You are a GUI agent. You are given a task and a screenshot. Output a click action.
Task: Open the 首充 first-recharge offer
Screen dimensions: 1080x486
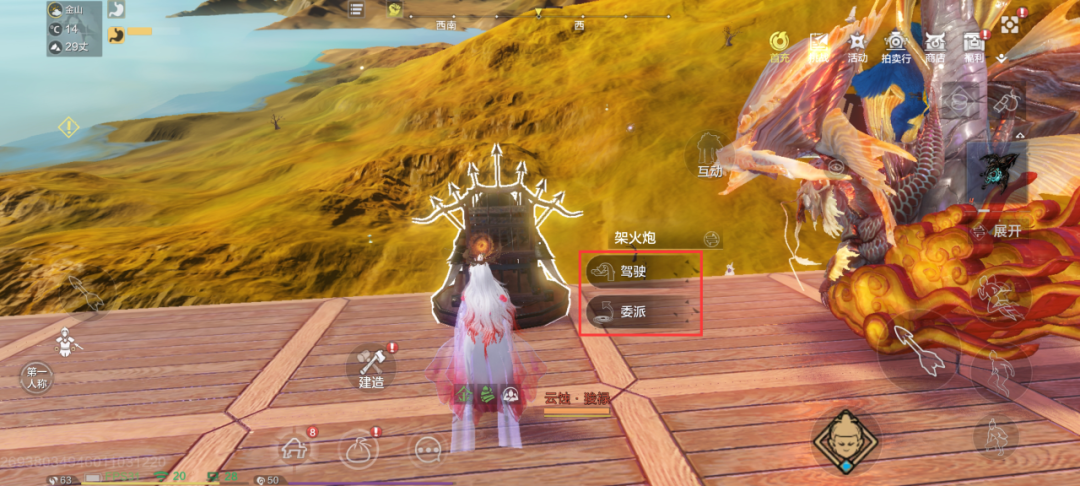(x=779, y=46)
